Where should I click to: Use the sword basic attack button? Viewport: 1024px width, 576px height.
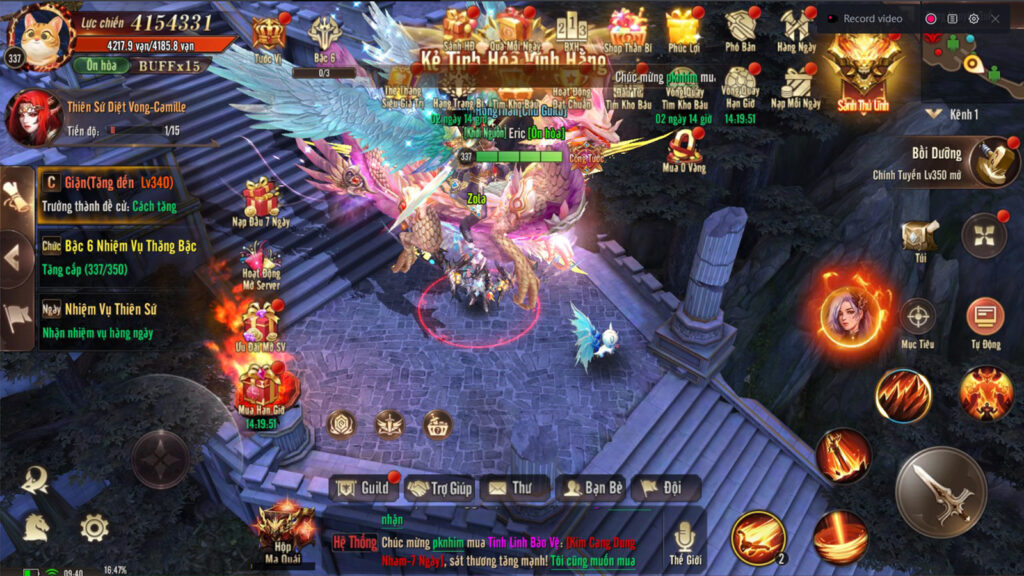pyautogui.click(x=940, y=491)
